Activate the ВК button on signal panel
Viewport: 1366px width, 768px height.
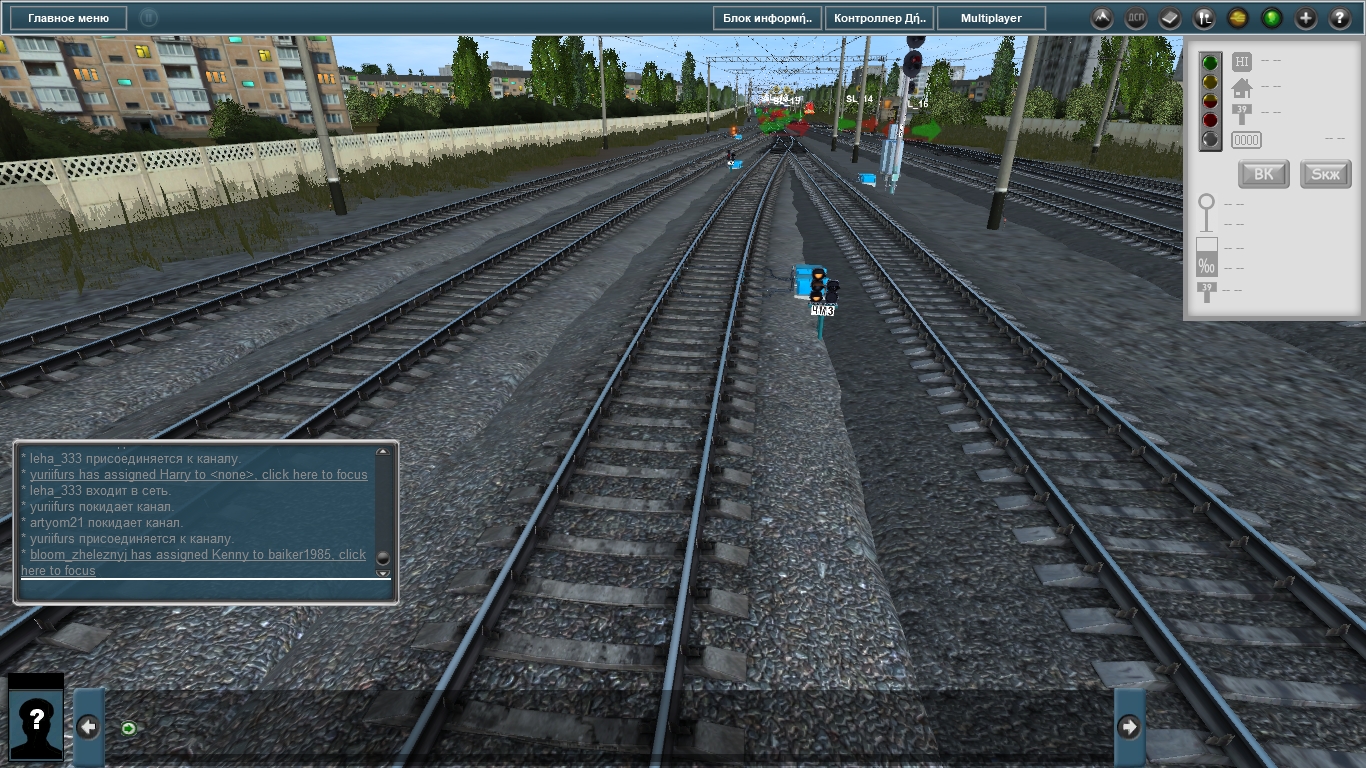[1263, 174]
